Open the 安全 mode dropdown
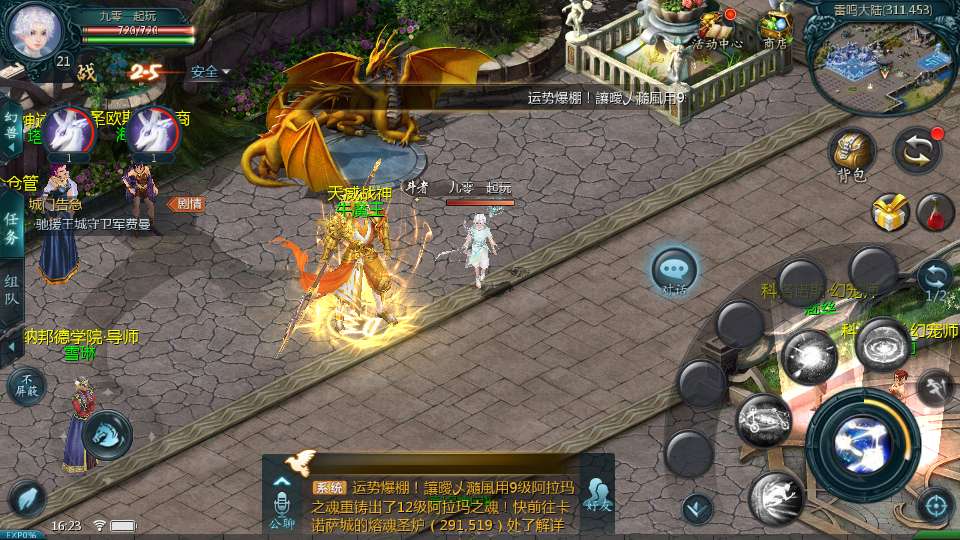 click(210, 72)
